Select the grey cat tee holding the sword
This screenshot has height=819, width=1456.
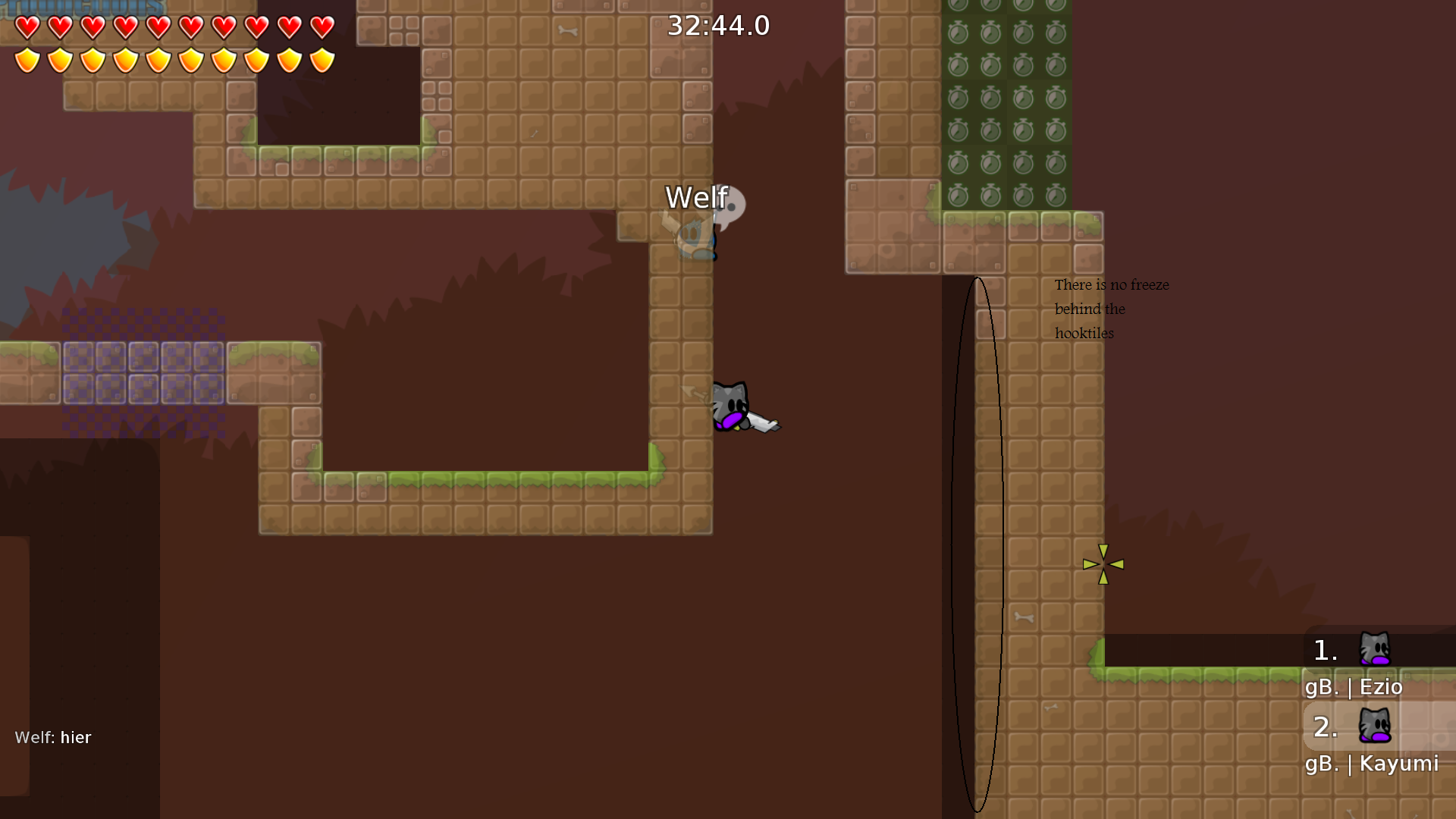(x=730, y=406)
